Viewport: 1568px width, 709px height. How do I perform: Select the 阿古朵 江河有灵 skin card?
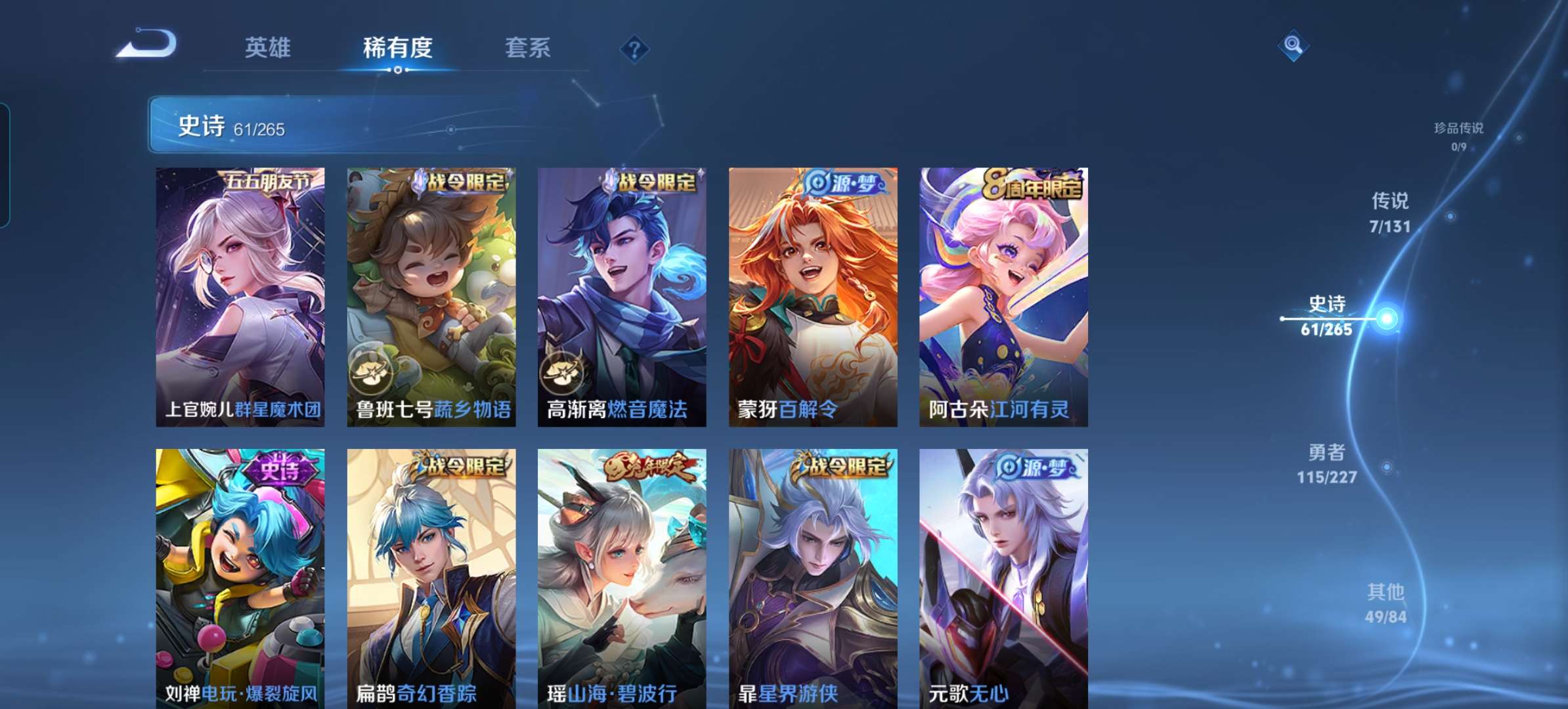pos(1003,297)
